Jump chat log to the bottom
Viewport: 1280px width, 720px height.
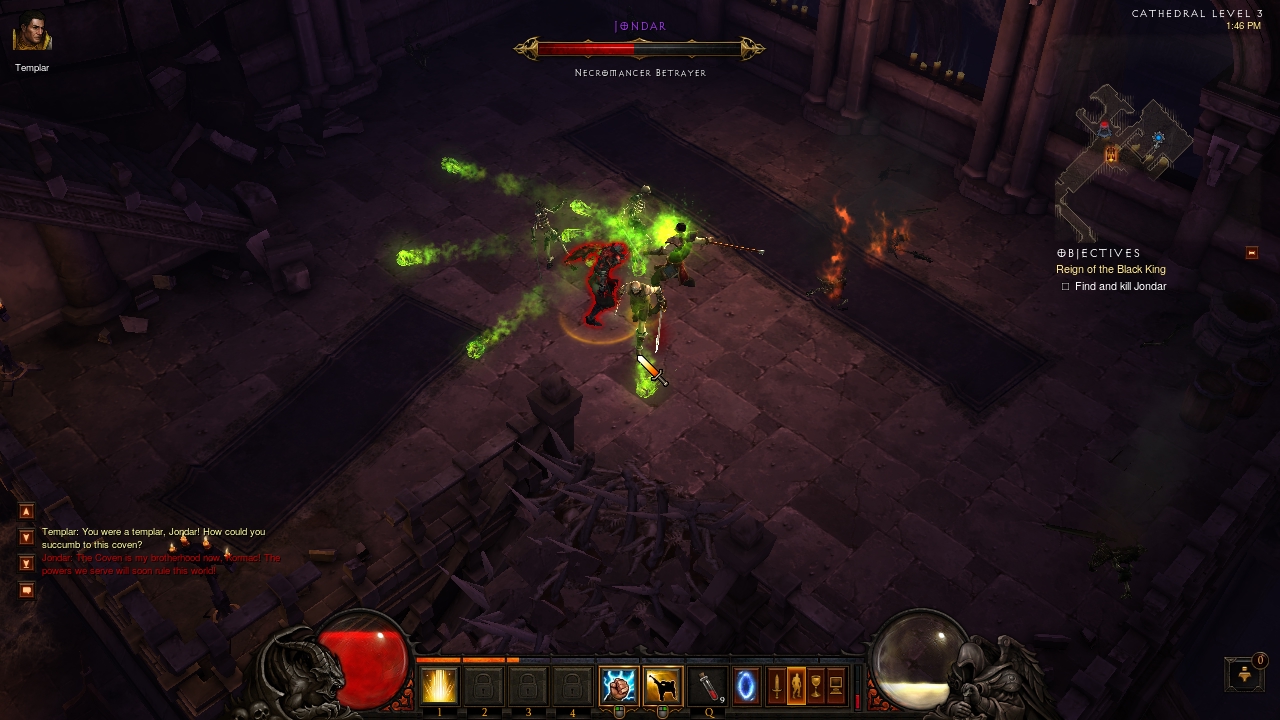point(27,563)
